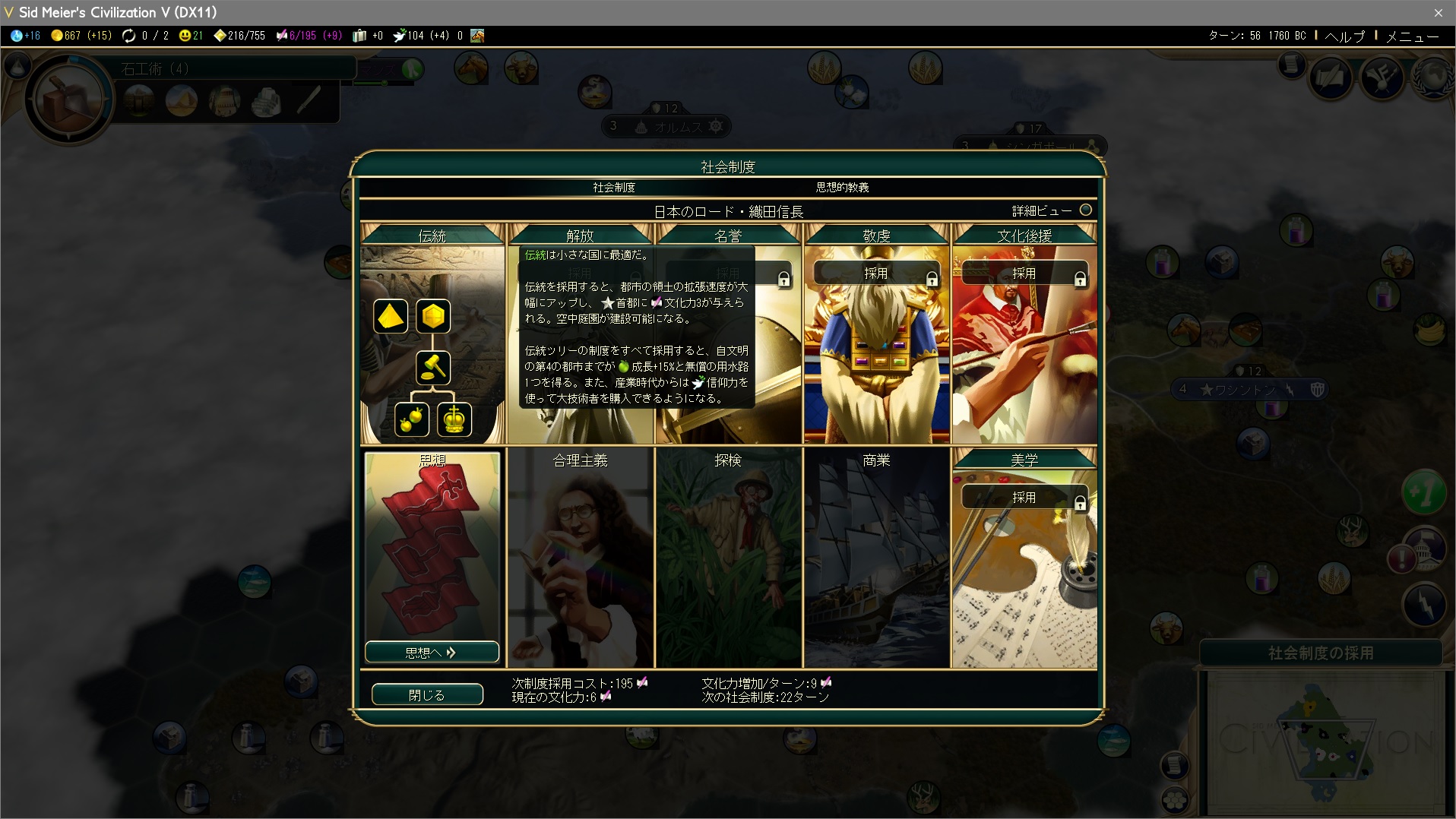Open the ヘルプ help menu
1456x819 pixels.
[x=1344, y=36]
